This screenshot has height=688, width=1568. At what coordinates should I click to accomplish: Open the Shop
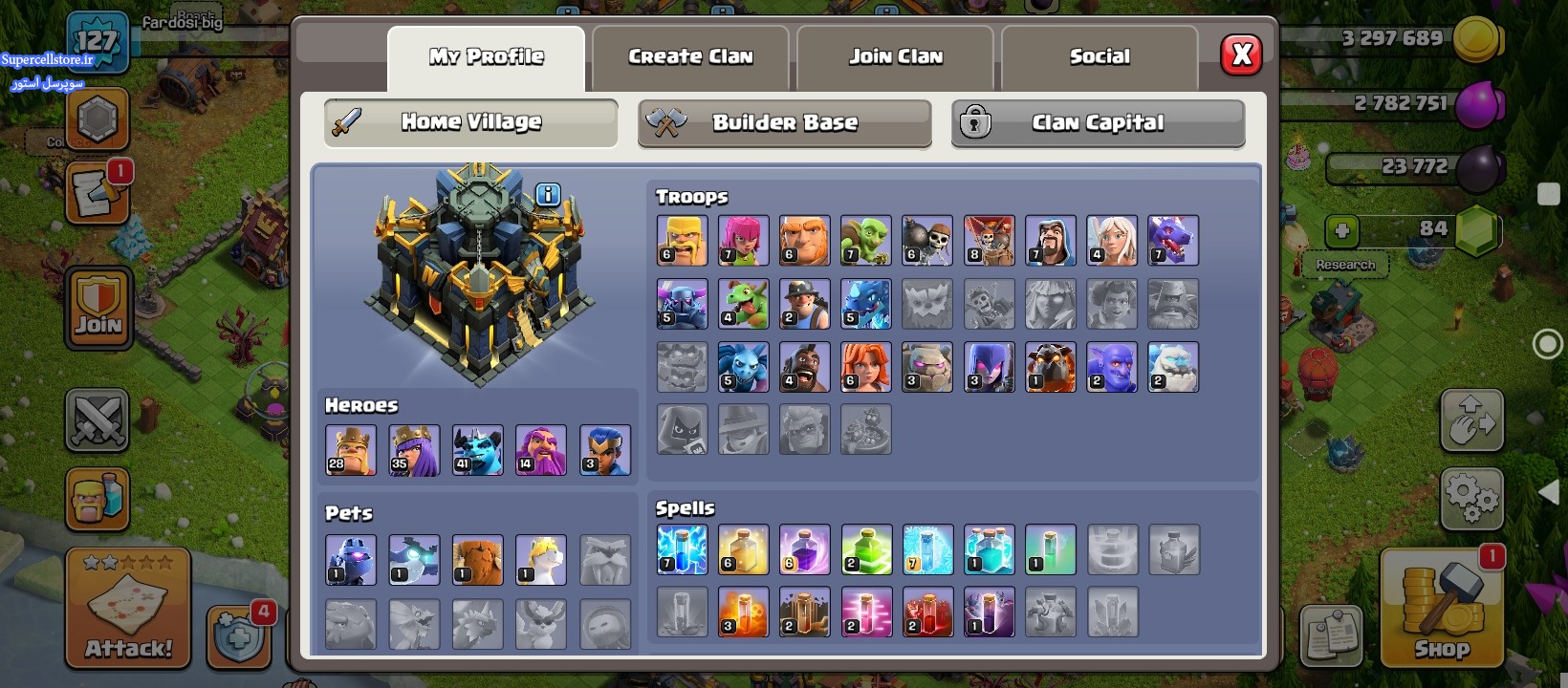[1442, 608]
